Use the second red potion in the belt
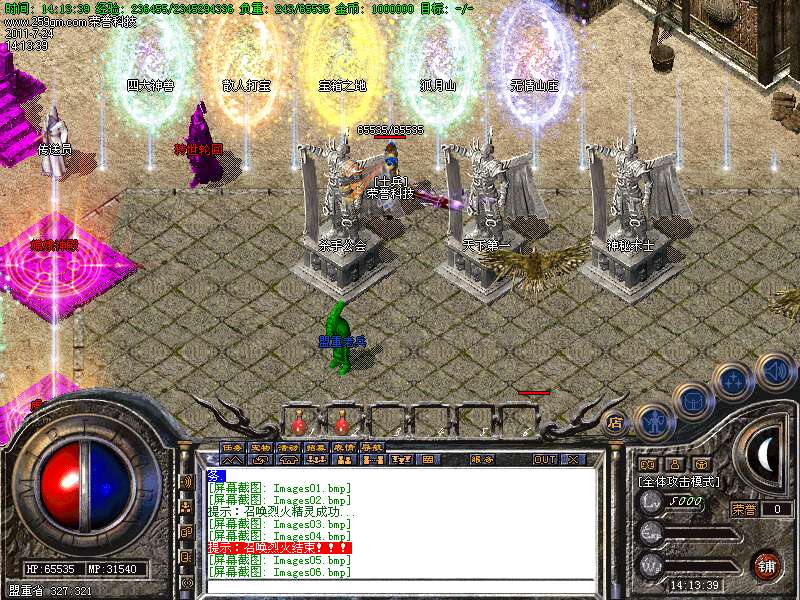Viewport: 800px width, 600px height. click(342, 419)
